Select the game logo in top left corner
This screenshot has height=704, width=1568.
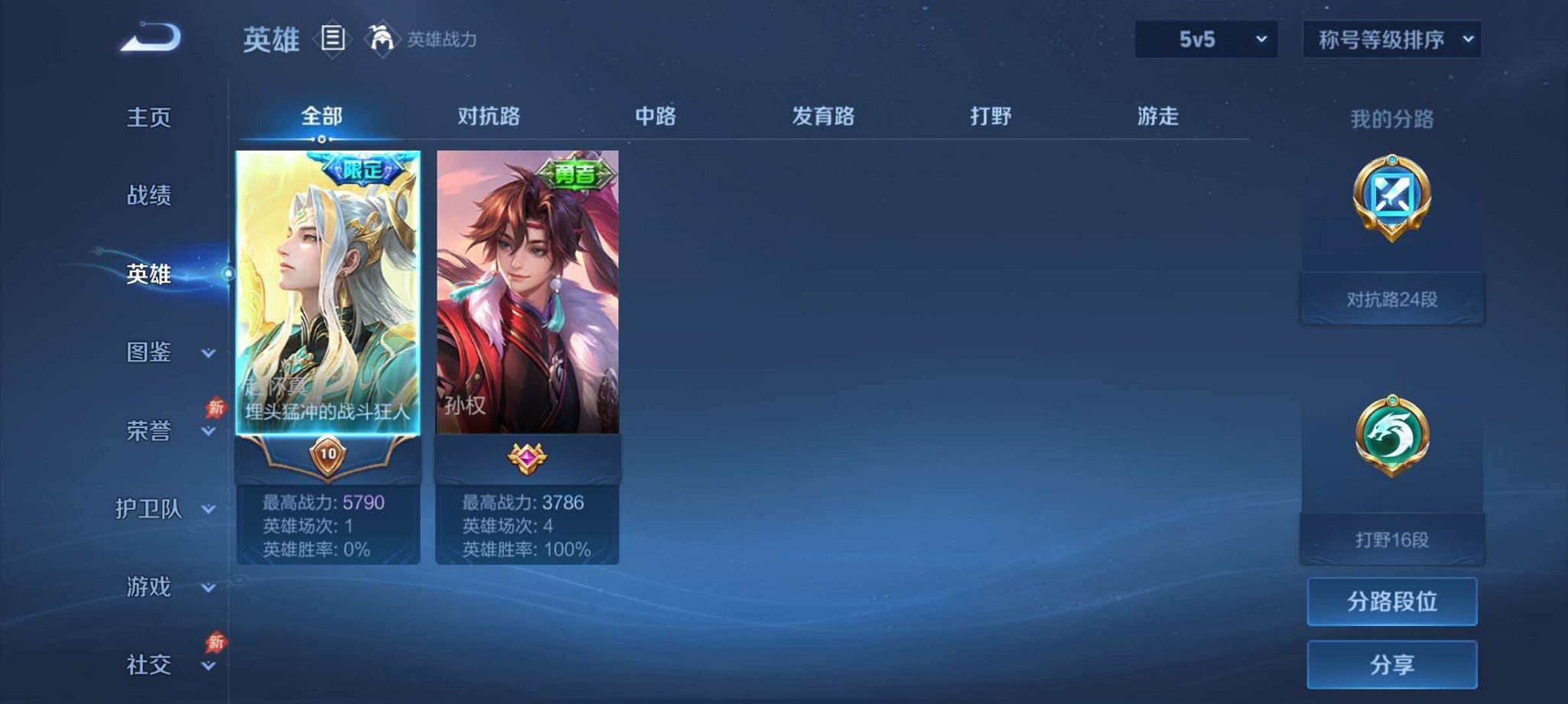pyautogui.click(x=150, y=37)
